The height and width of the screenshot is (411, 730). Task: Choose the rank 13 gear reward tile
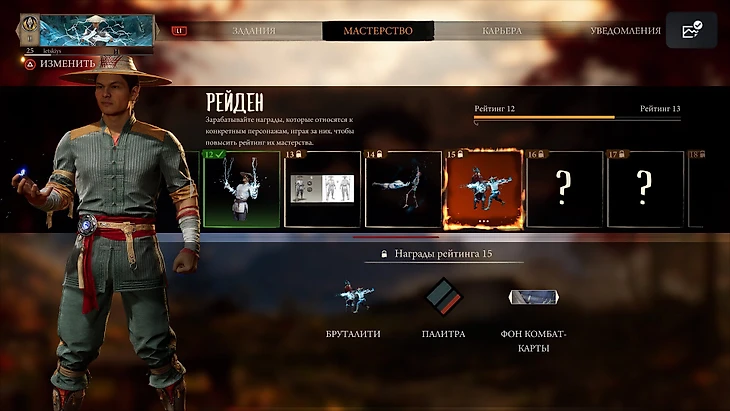click(322, 188)
